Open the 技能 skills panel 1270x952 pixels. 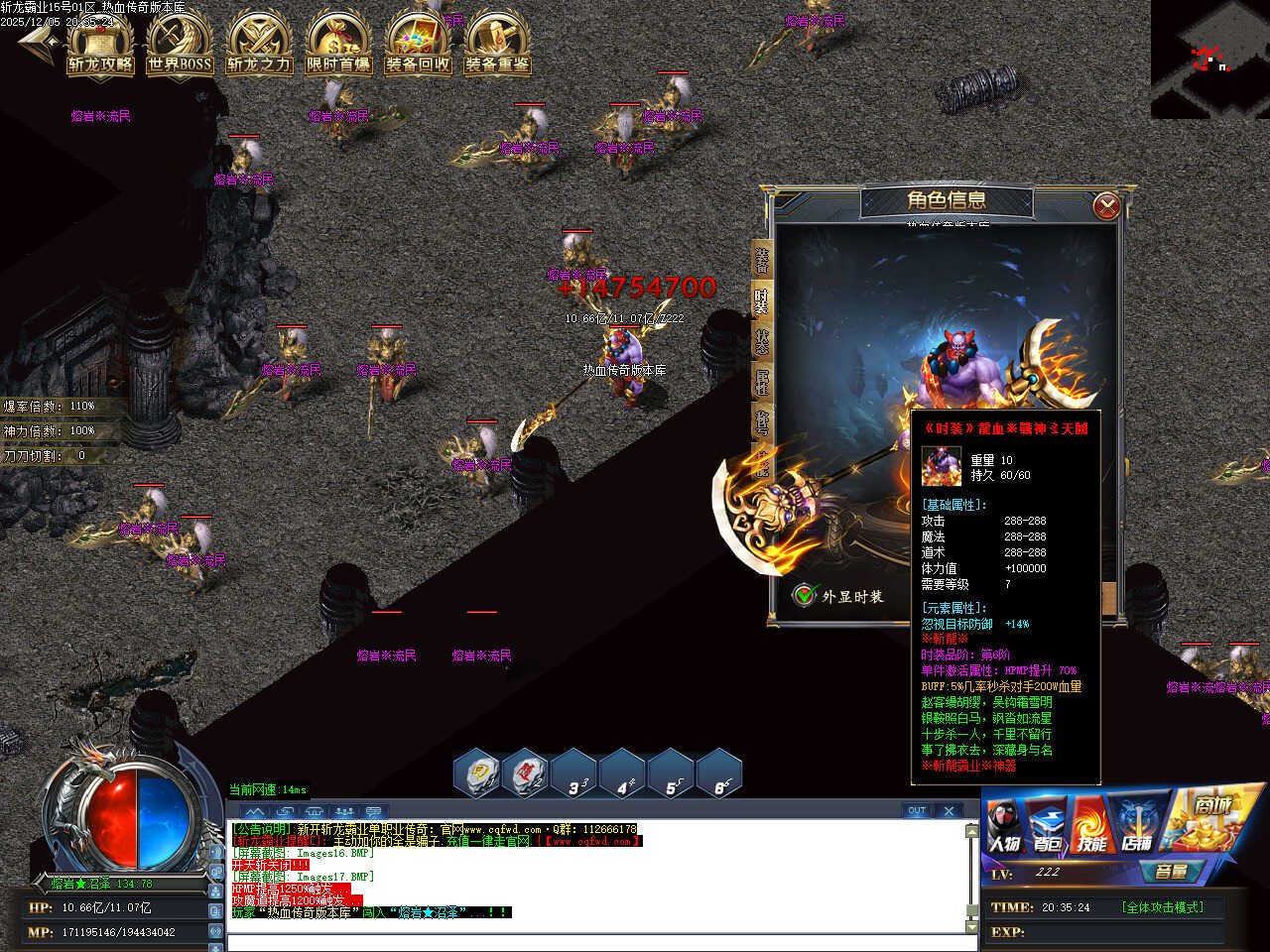(x=1091, y=829)
